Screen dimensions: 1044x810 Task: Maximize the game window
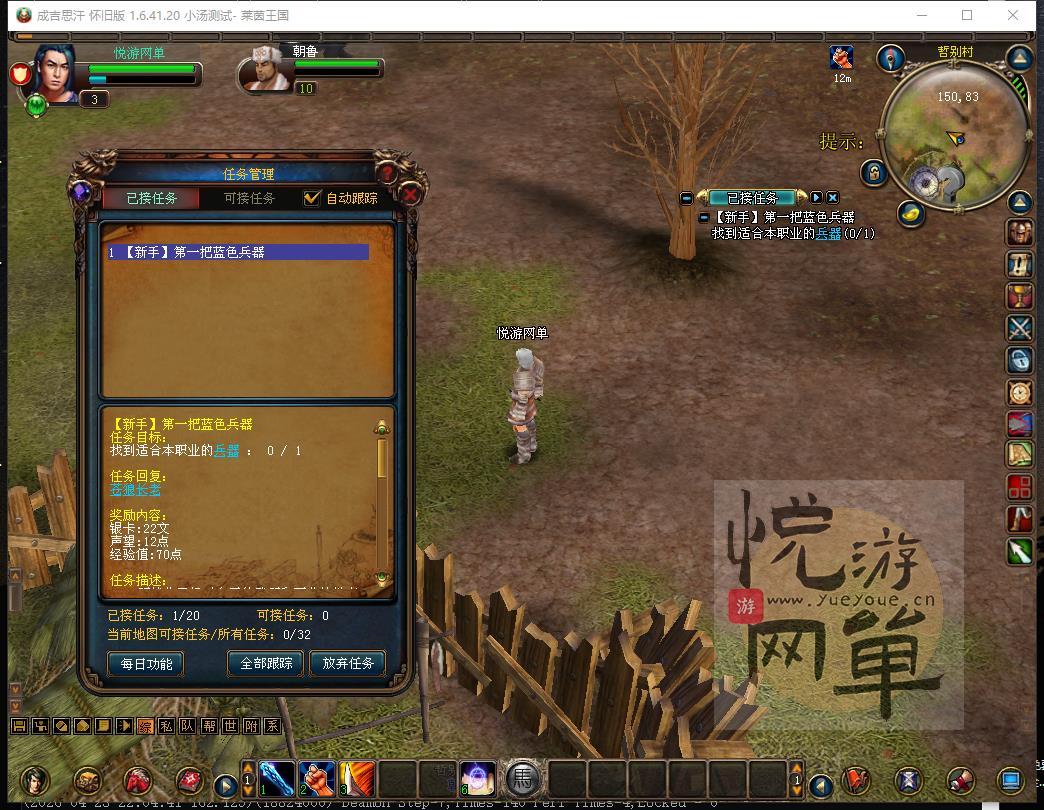[967, 15]
